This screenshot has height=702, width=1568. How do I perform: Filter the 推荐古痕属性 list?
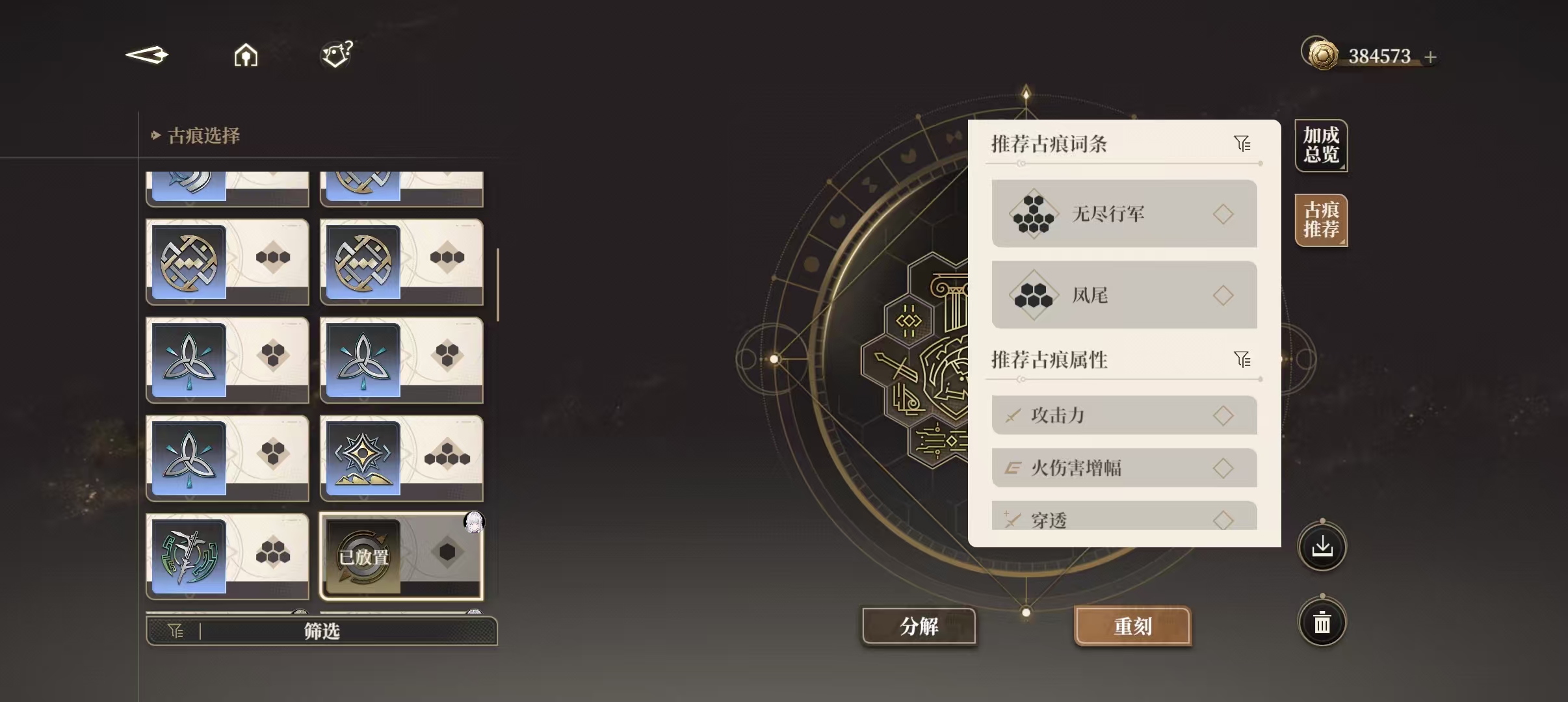1242,359
